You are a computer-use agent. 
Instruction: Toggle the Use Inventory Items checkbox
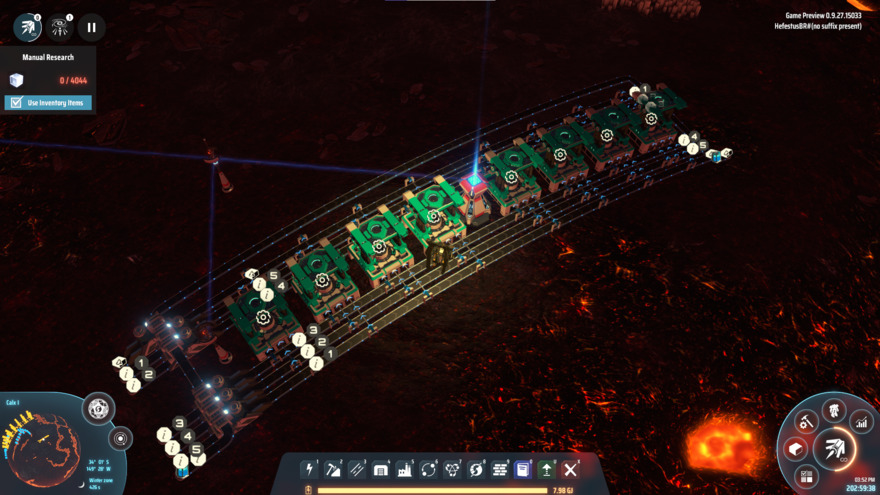pos(16,103)
